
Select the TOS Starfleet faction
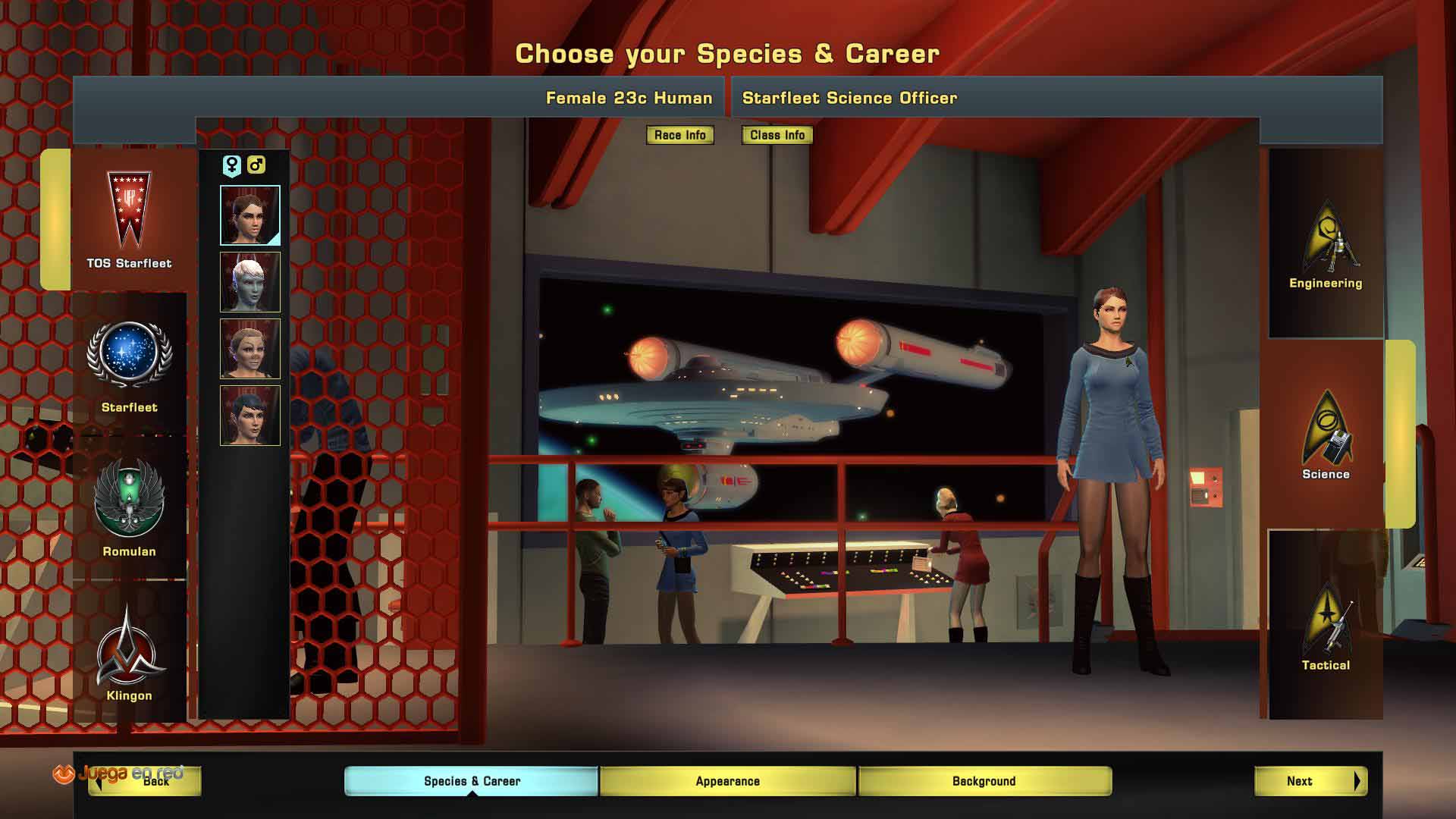[129, 220]
